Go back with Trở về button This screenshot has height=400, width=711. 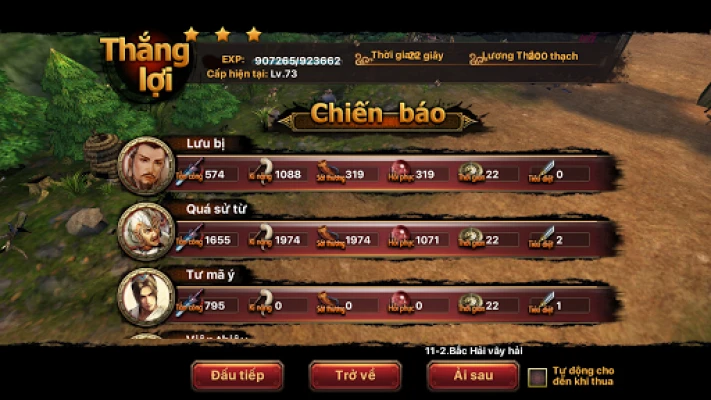coord(355,375)
